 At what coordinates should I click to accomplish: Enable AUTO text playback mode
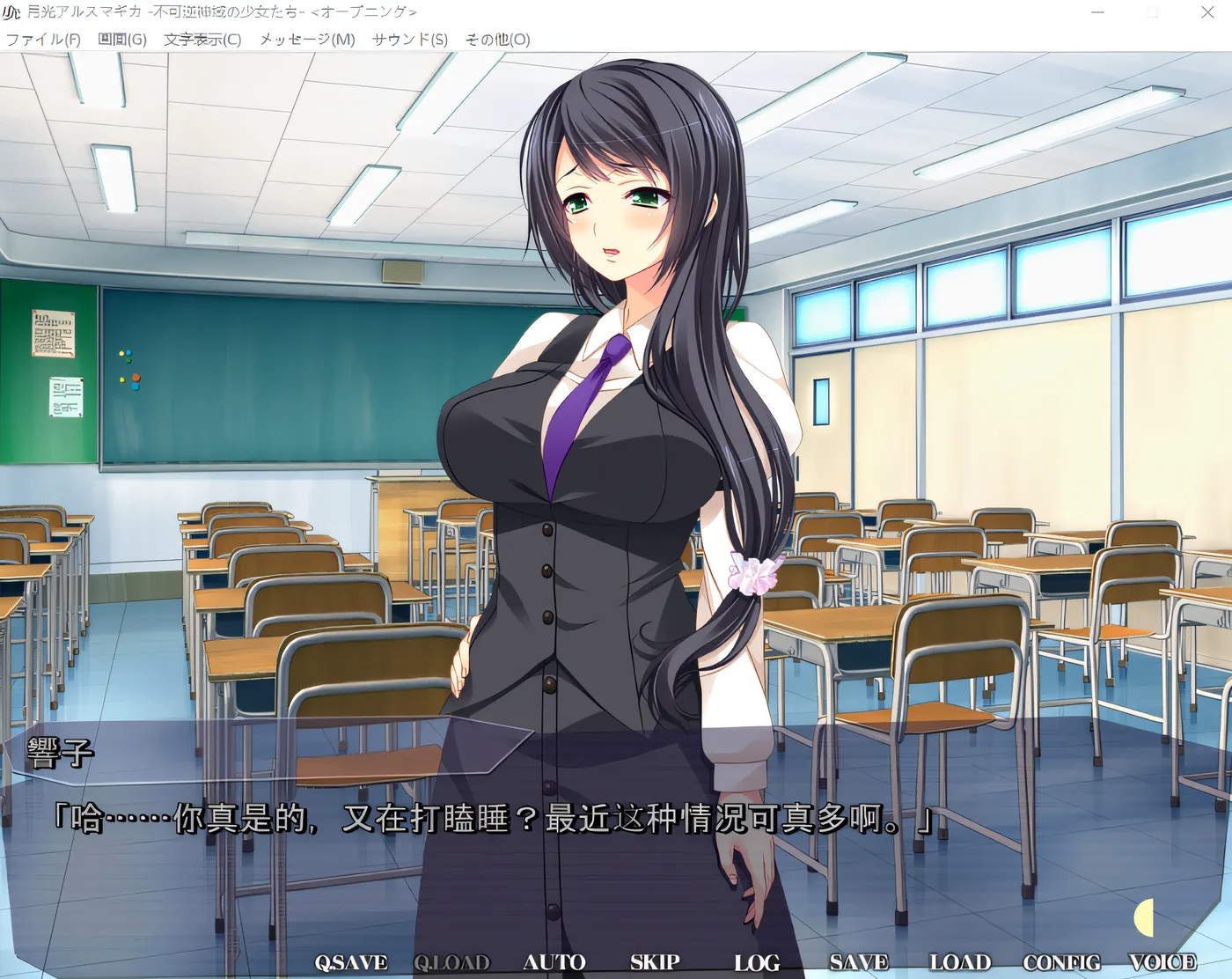tap(555, 962)
